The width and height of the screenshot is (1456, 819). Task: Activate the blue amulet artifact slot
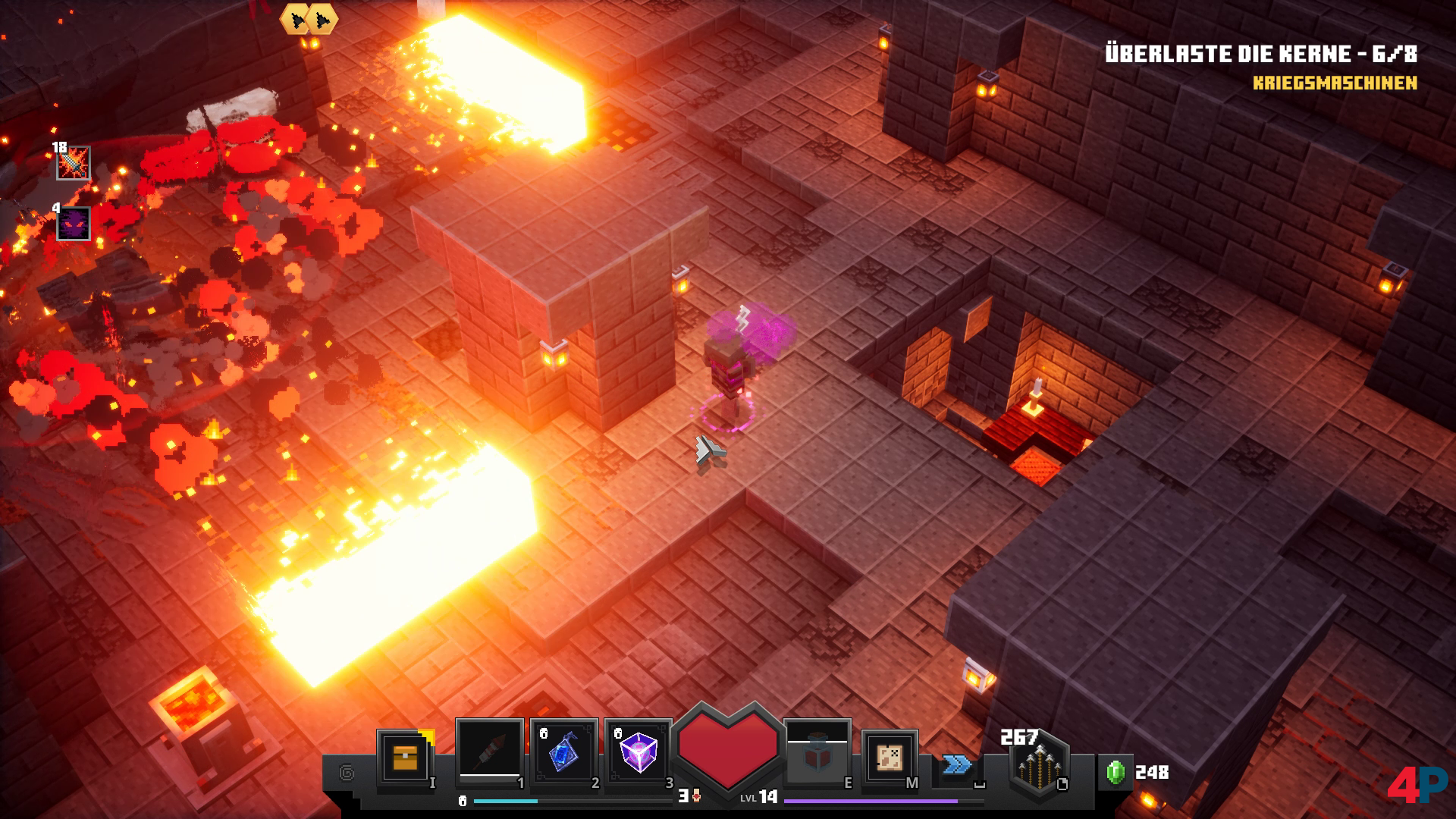tap(563, 752)
